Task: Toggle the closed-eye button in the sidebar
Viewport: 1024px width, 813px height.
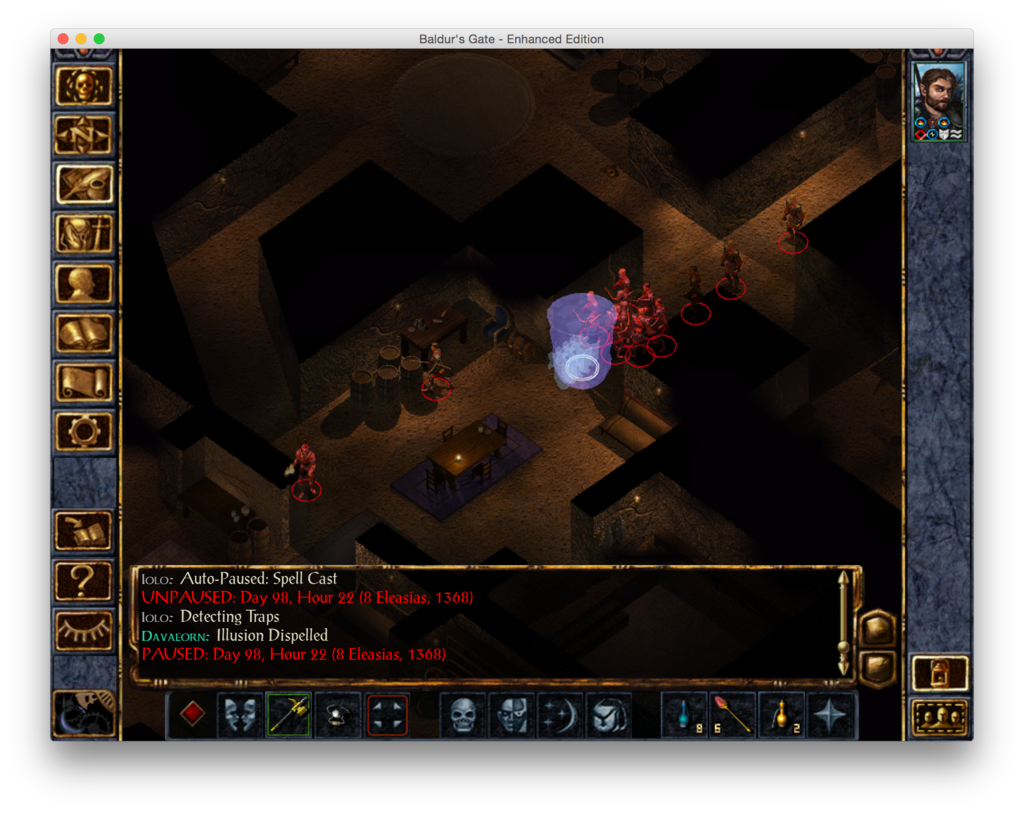Action: pos(85,628)
